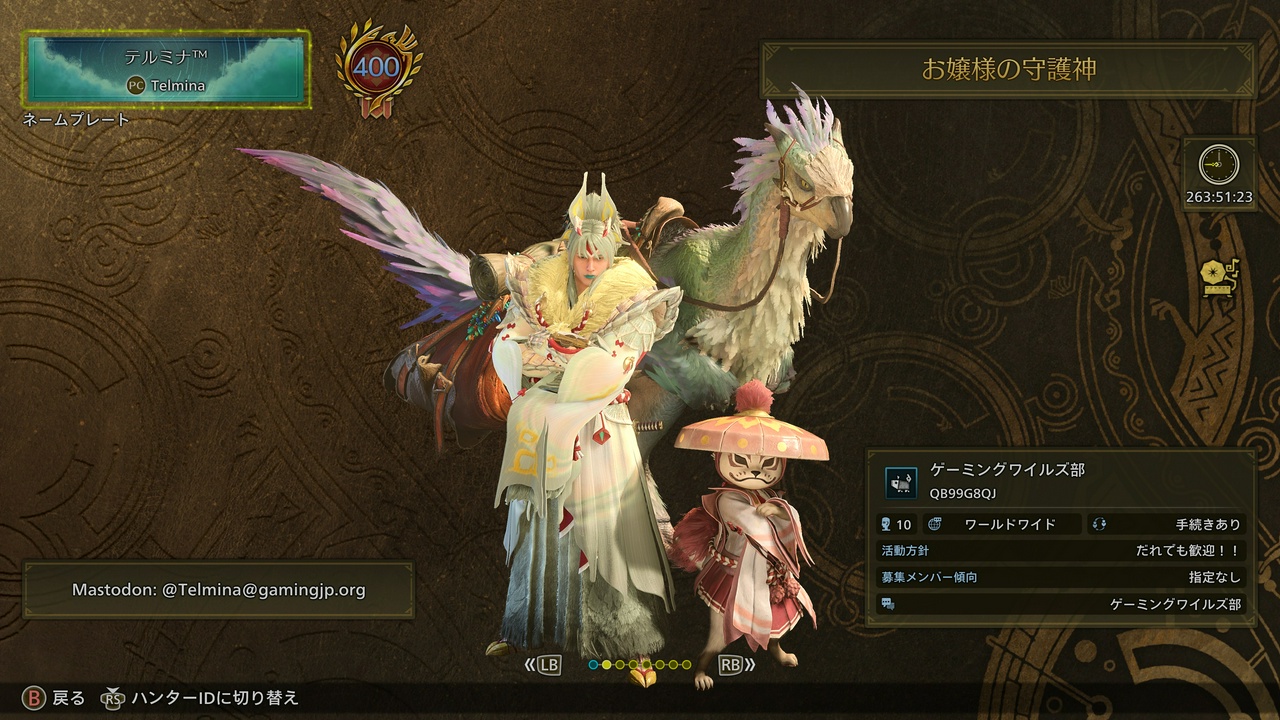Click the お嬢様の守護神 title banner
The width and height of the screenshot is (1280, 720).
1008,69
